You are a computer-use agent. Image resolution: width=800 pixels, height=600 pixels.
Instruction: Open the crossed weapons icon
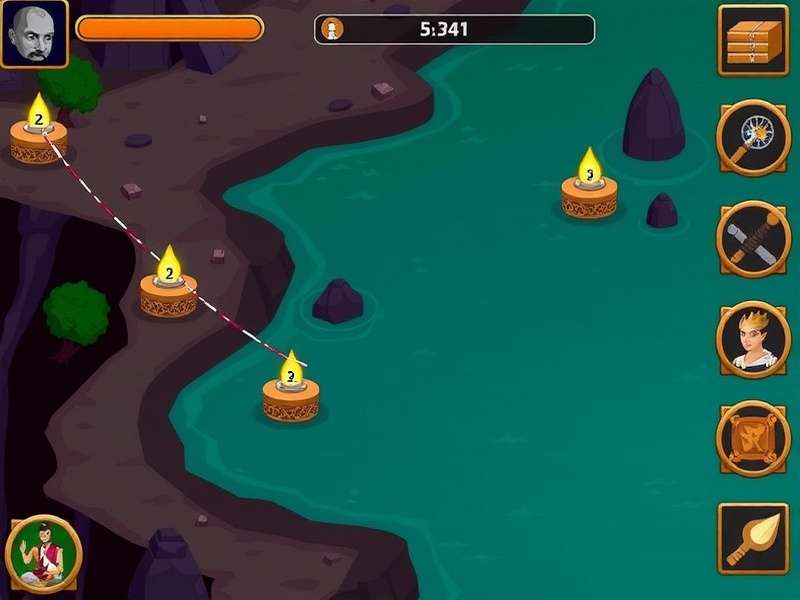[x=753, y=238]
